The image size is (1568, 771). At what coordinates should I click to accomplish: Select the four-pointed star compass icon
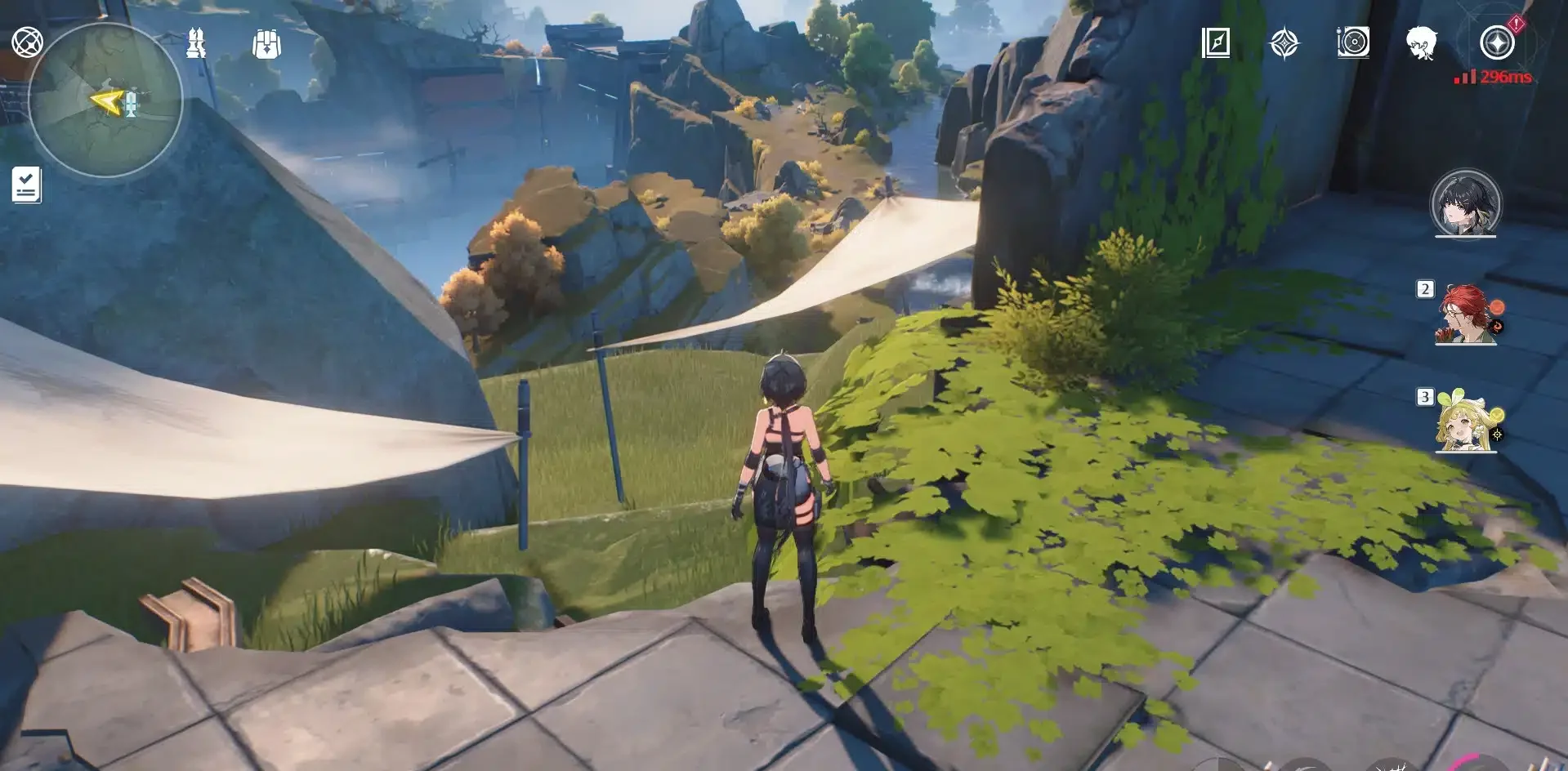[1284, 42]
